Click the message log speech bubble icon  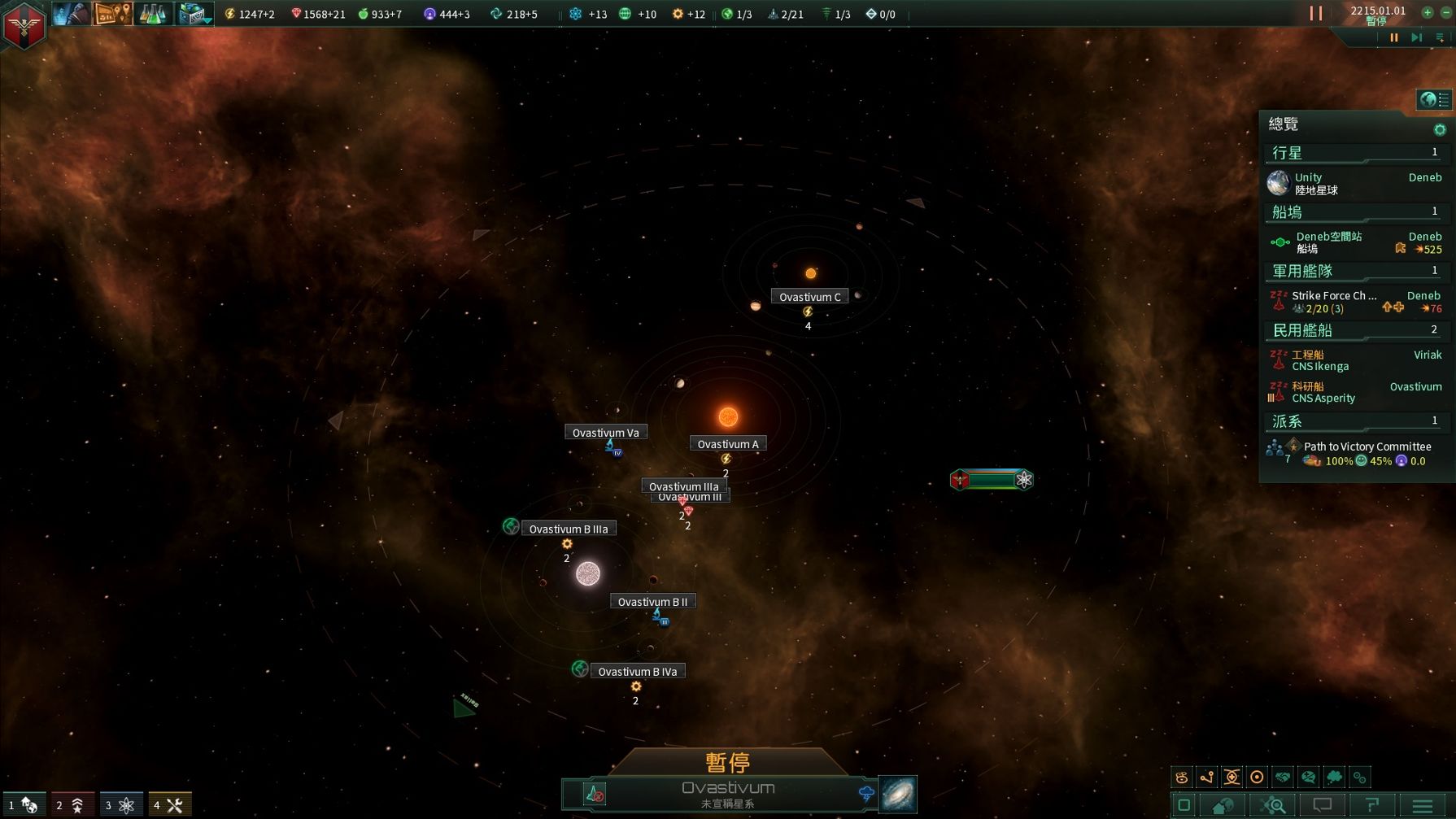1322,805
